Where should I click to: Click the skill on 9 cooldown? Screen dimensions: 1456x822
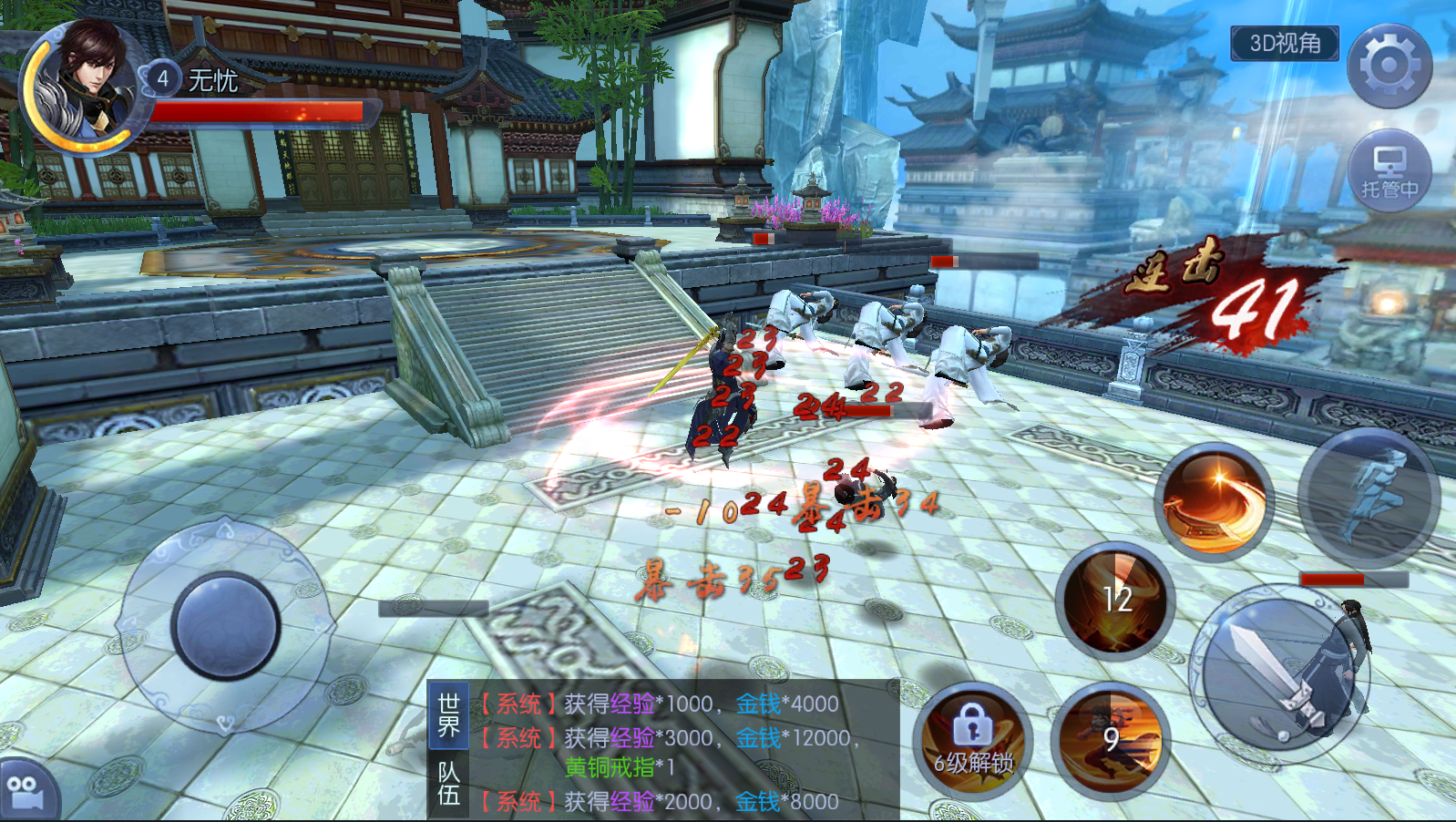click(1110, 739)
